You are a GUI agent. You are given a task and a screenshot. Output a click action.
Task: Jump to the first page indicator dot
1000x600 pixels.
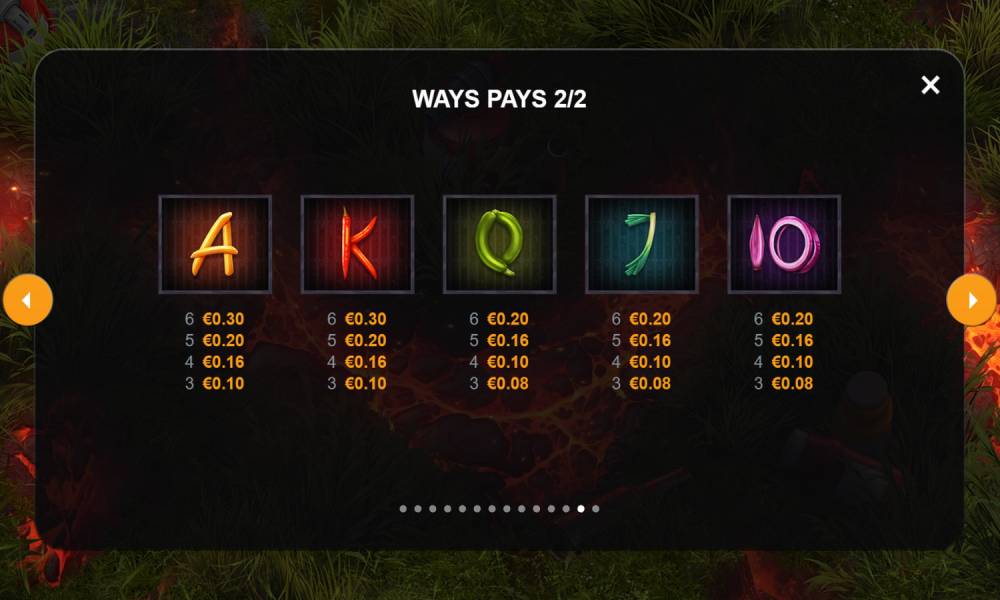[403, 509]
